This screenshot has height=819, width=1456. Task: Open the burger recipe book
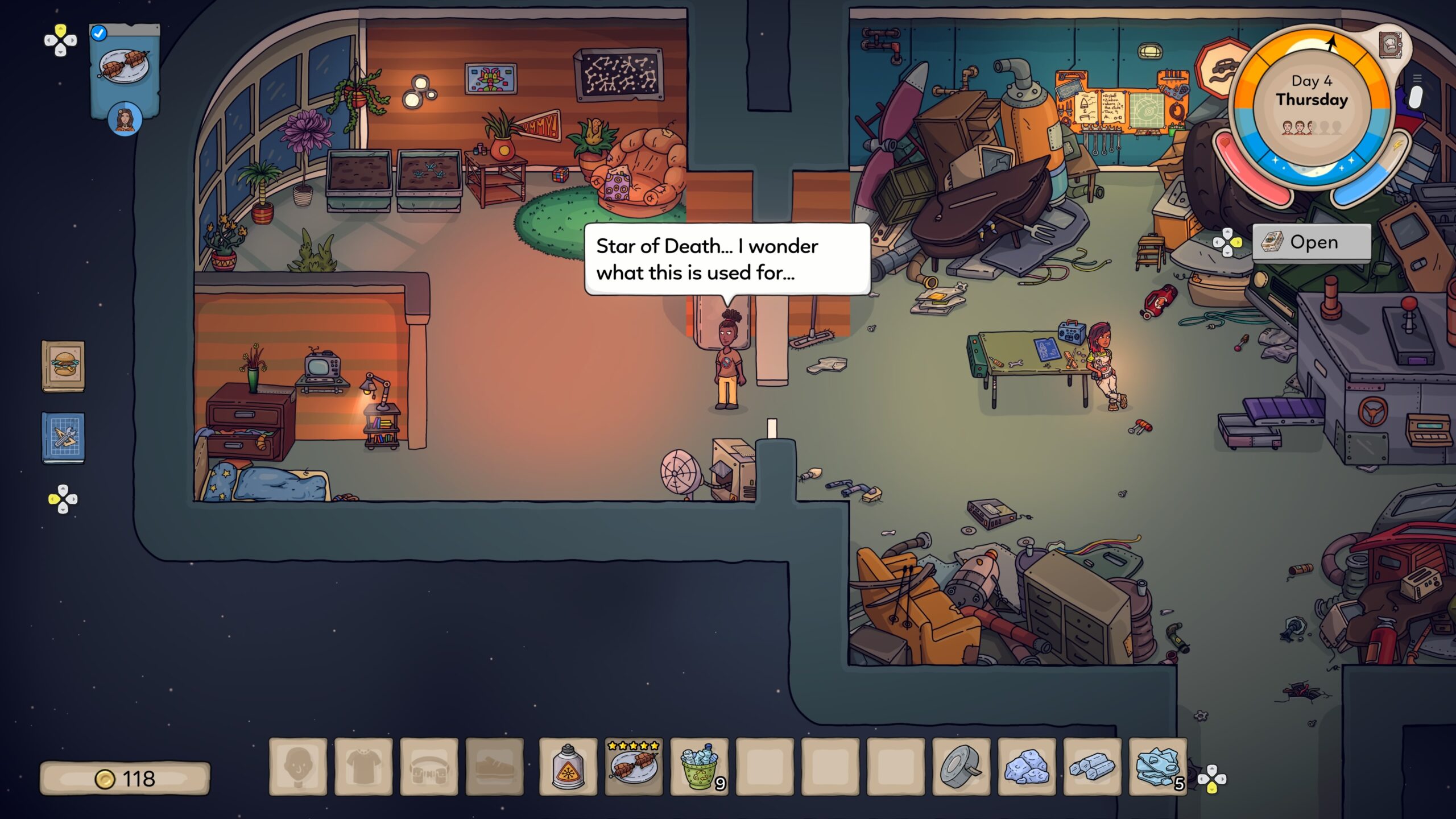[63, 366]
